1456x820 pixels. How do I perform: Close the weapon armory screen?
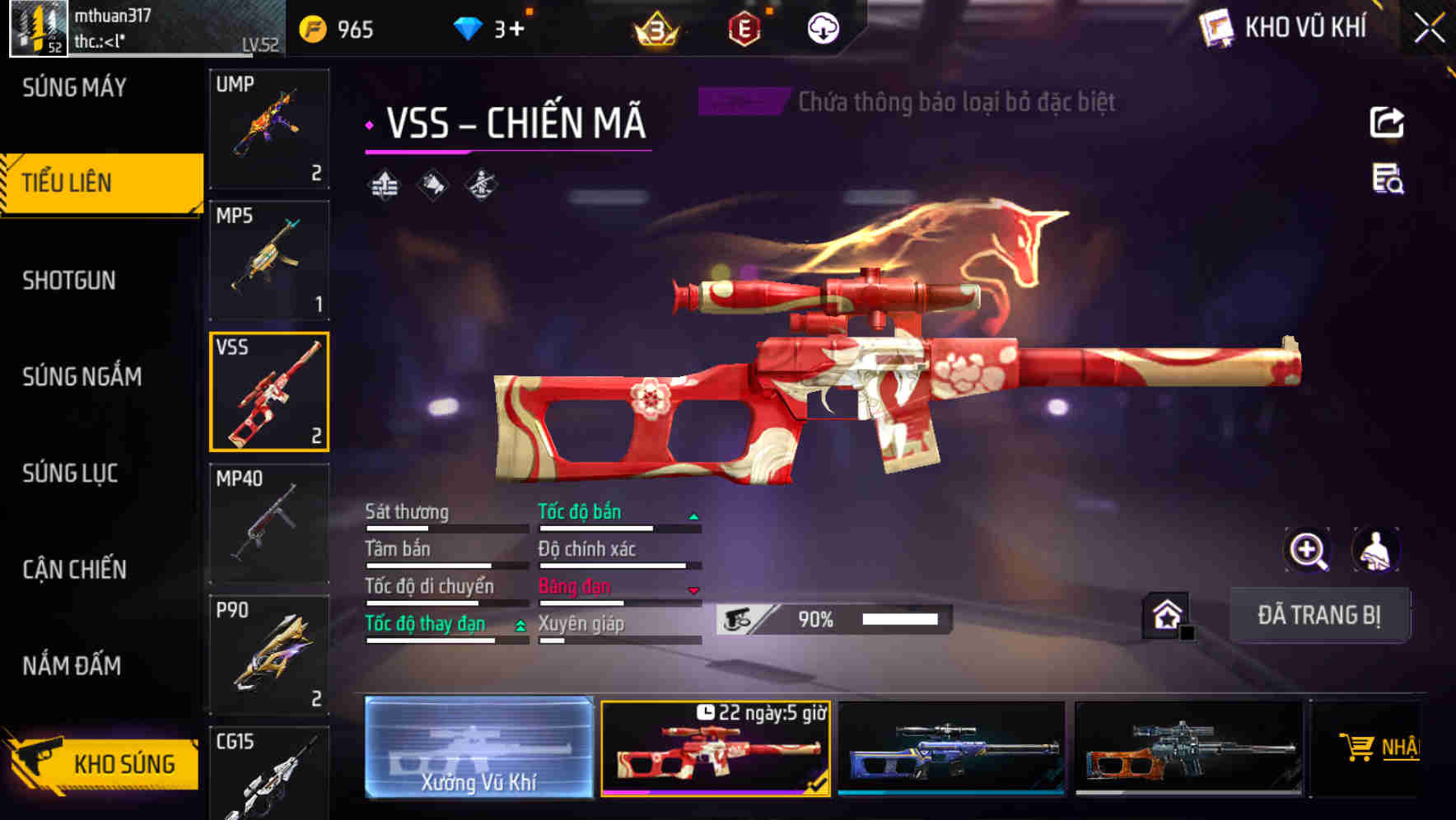(1429, 29)
